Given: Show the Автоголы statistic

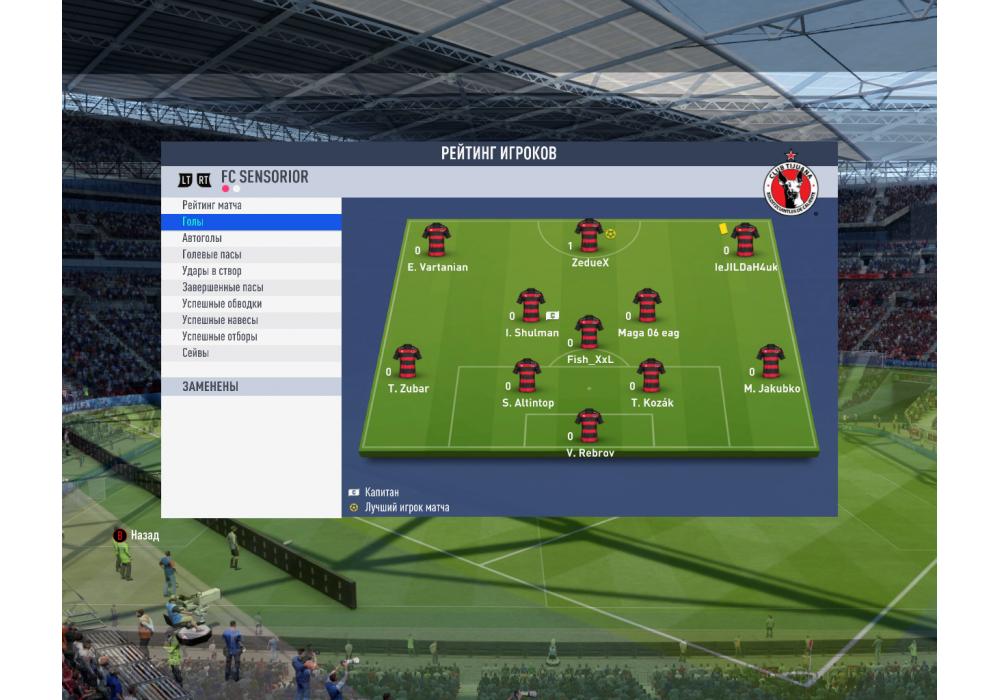Looking at the screenshot, I should coord(202,239).
